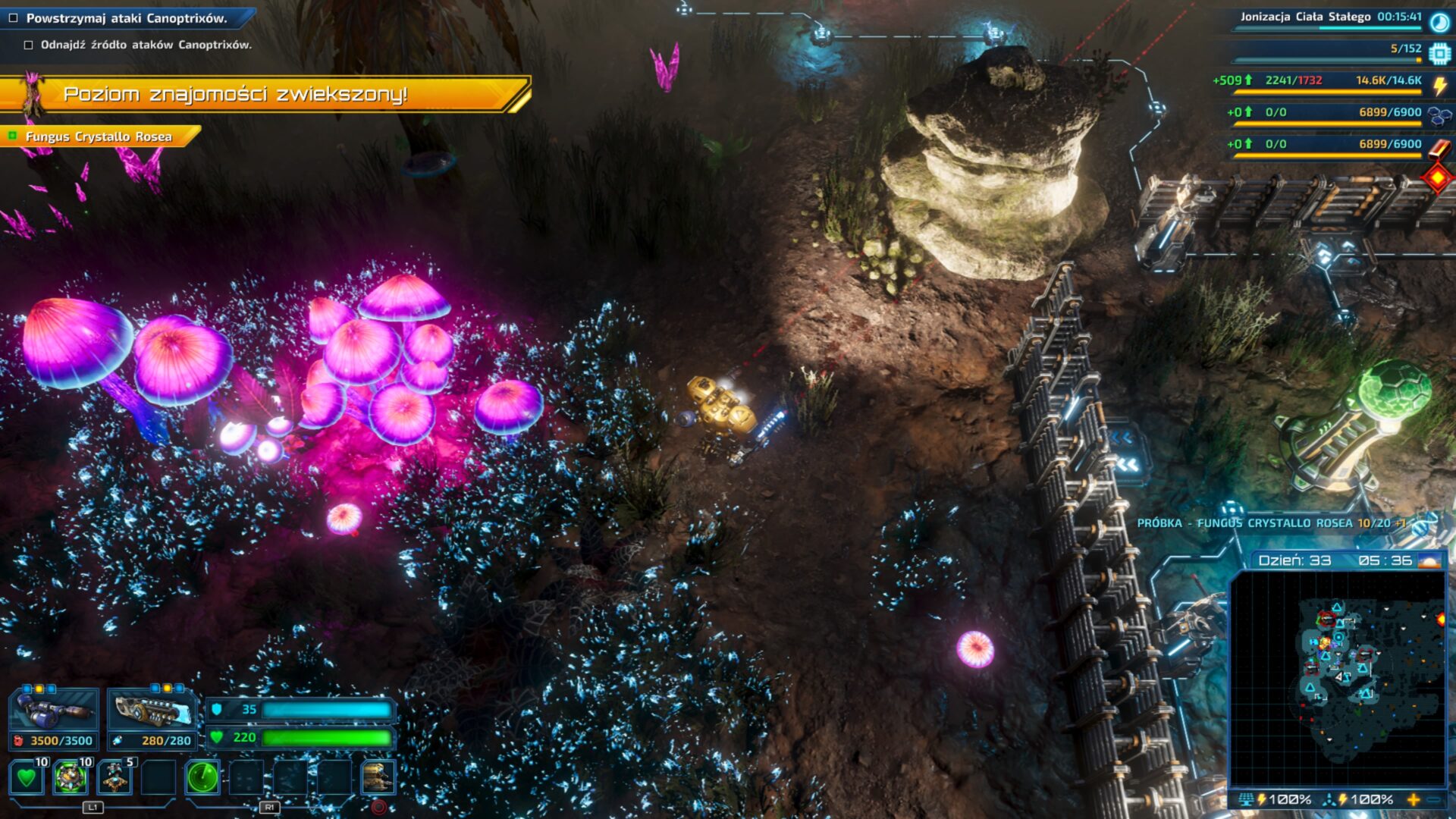Zoom out the minimap with the minus button
The height and width of the screenshot is (819, 1456).
(1435, 799)
